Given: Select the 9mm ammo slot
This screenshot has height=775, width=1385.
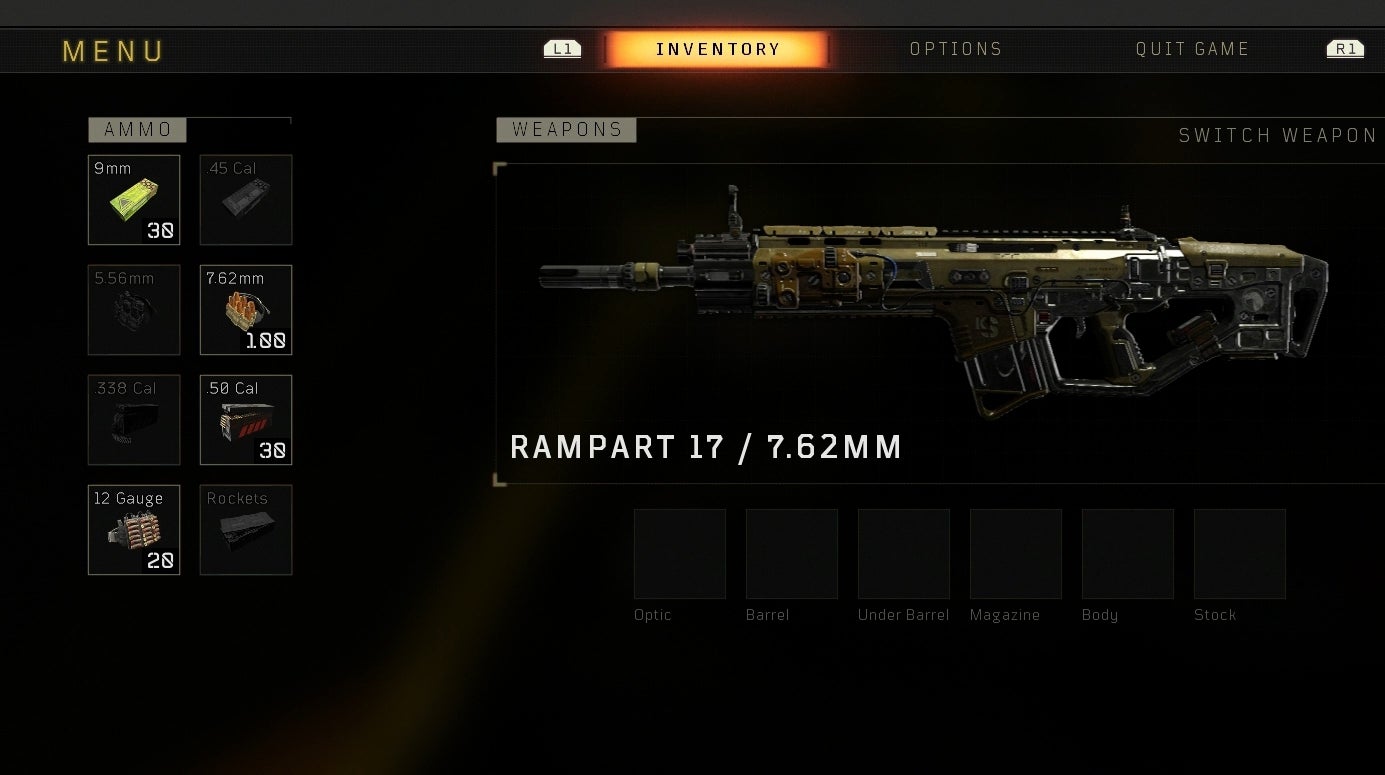Looking at the screenshot, I should click(x=134, y=200).
